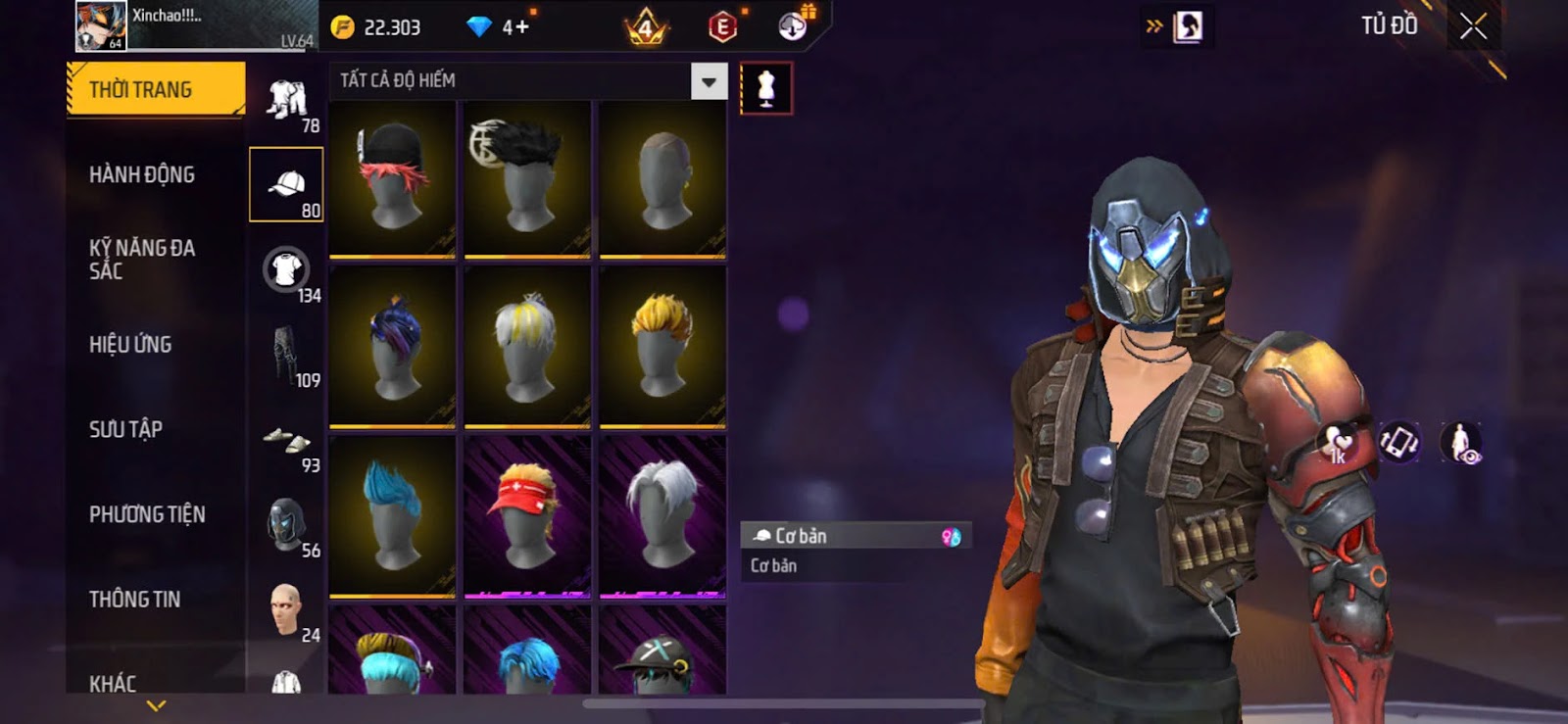
Task: Click the mannequin preview button
Action: (x=766, y=89)
